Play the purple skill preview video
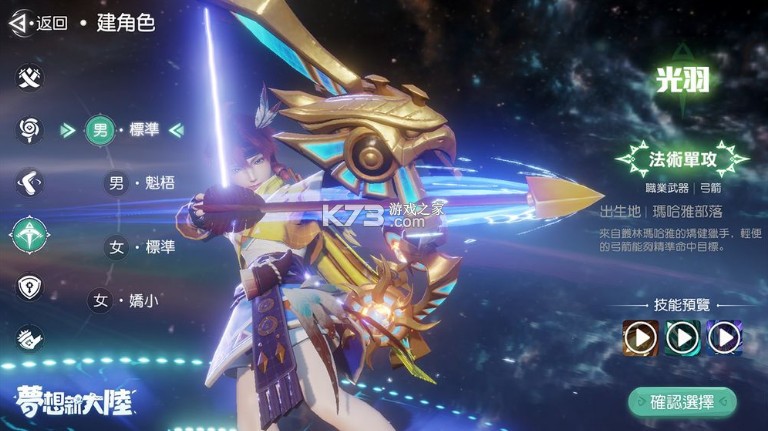The width and height of the screenshot is (768, 431). [724, 338]
